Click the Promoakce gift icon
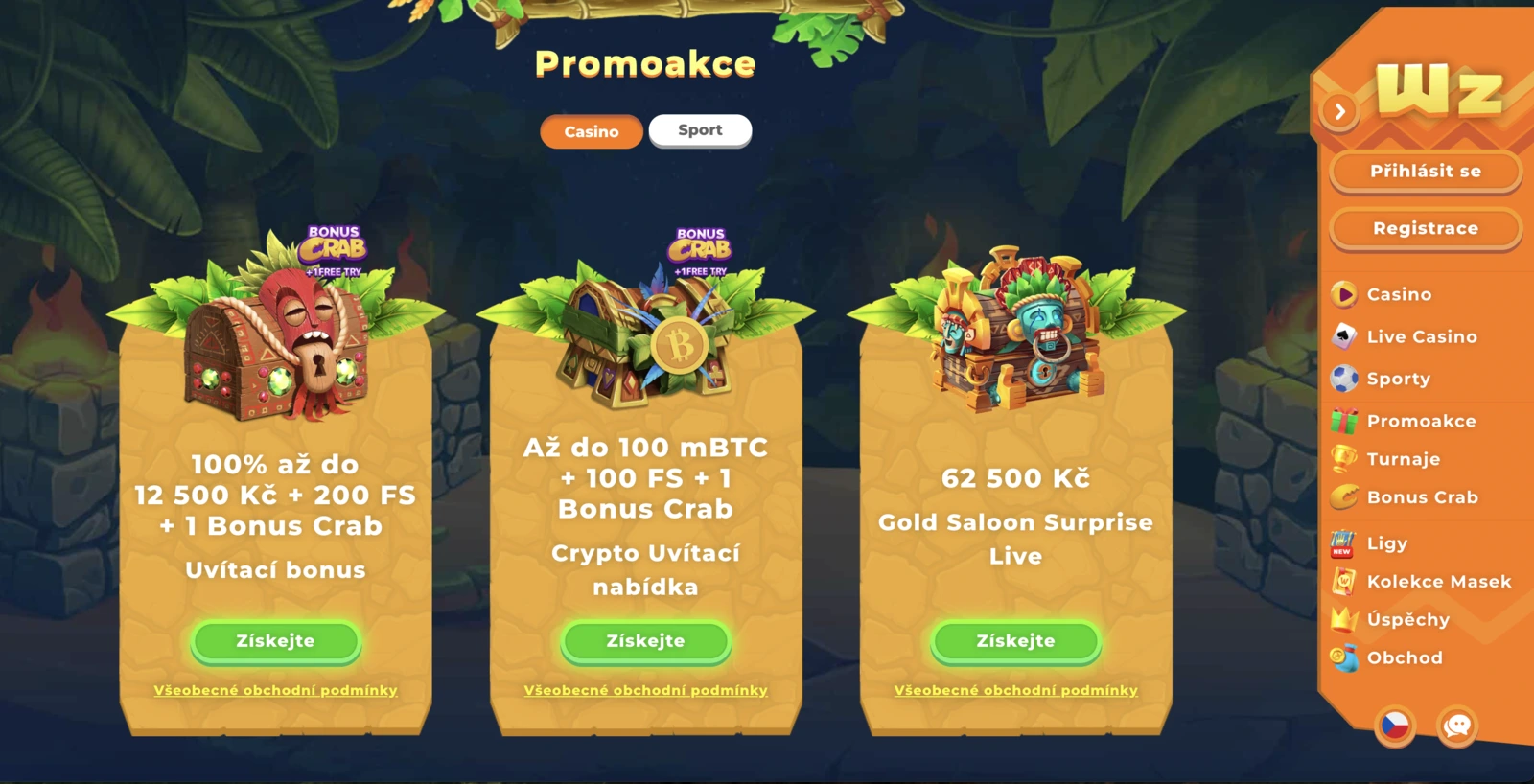Viewport: 1534px width, 784px height. 1345,421
